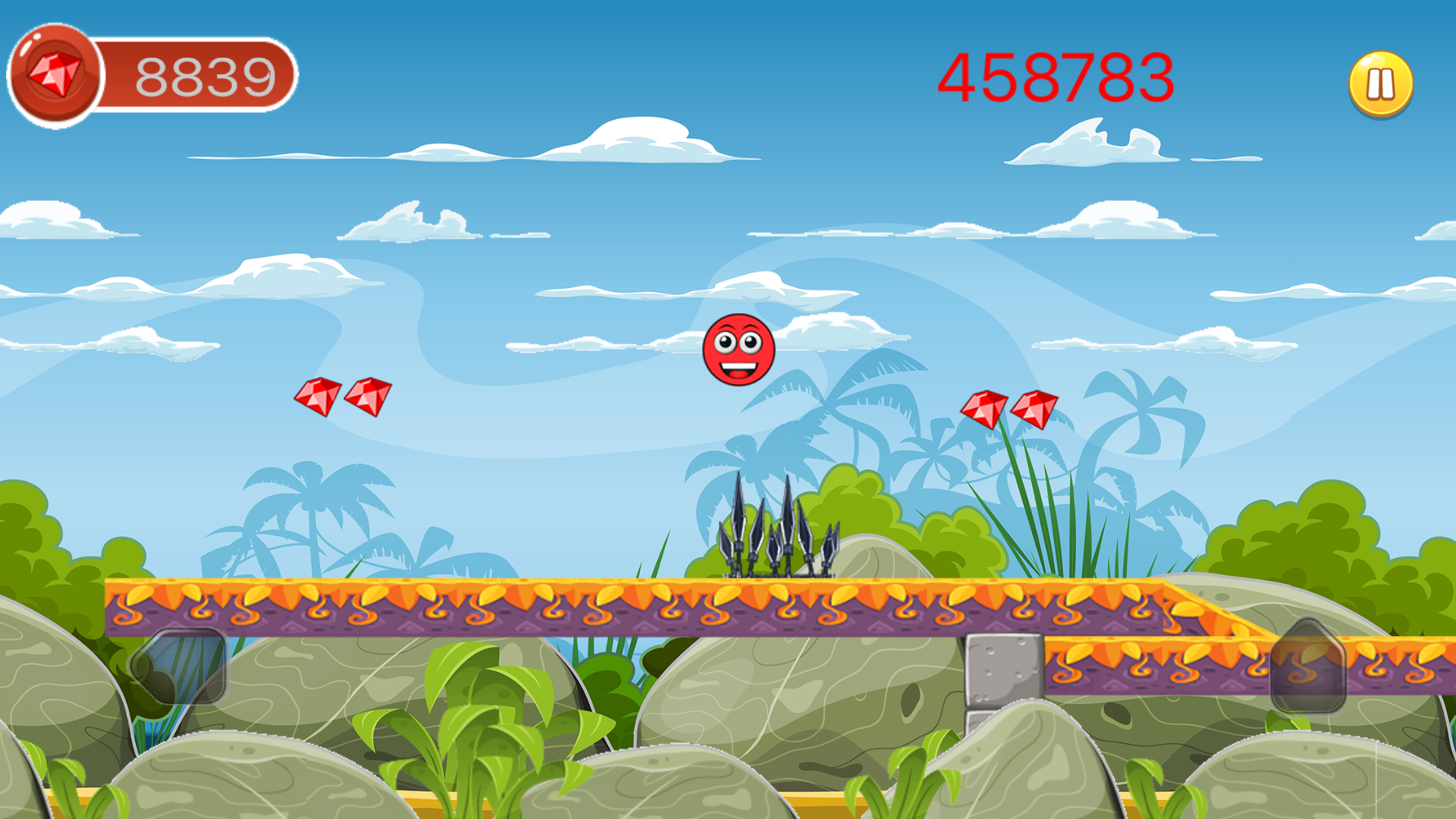Collect the left gem near the tall grass
1456x819 pixels.
pos(985,408)
